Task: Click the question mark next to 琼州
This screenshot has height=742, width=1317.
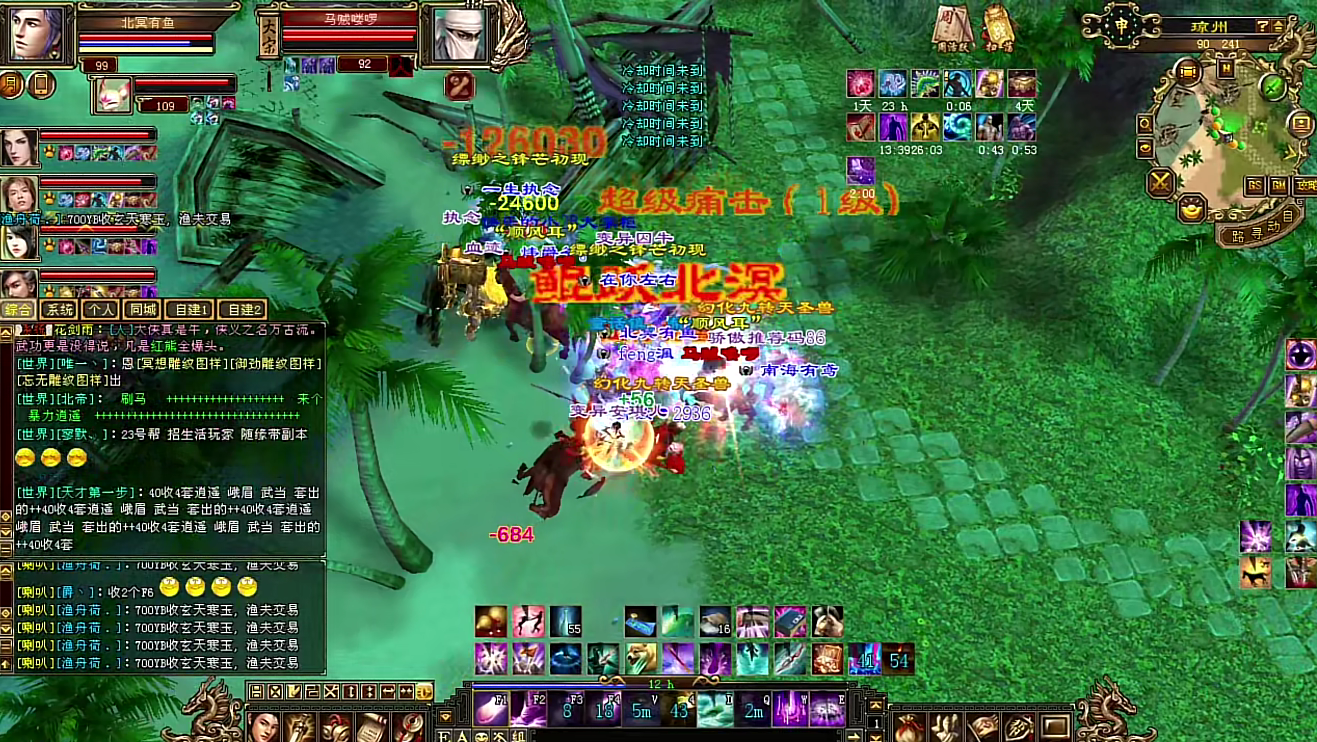Action: (x=1263, y=27)
